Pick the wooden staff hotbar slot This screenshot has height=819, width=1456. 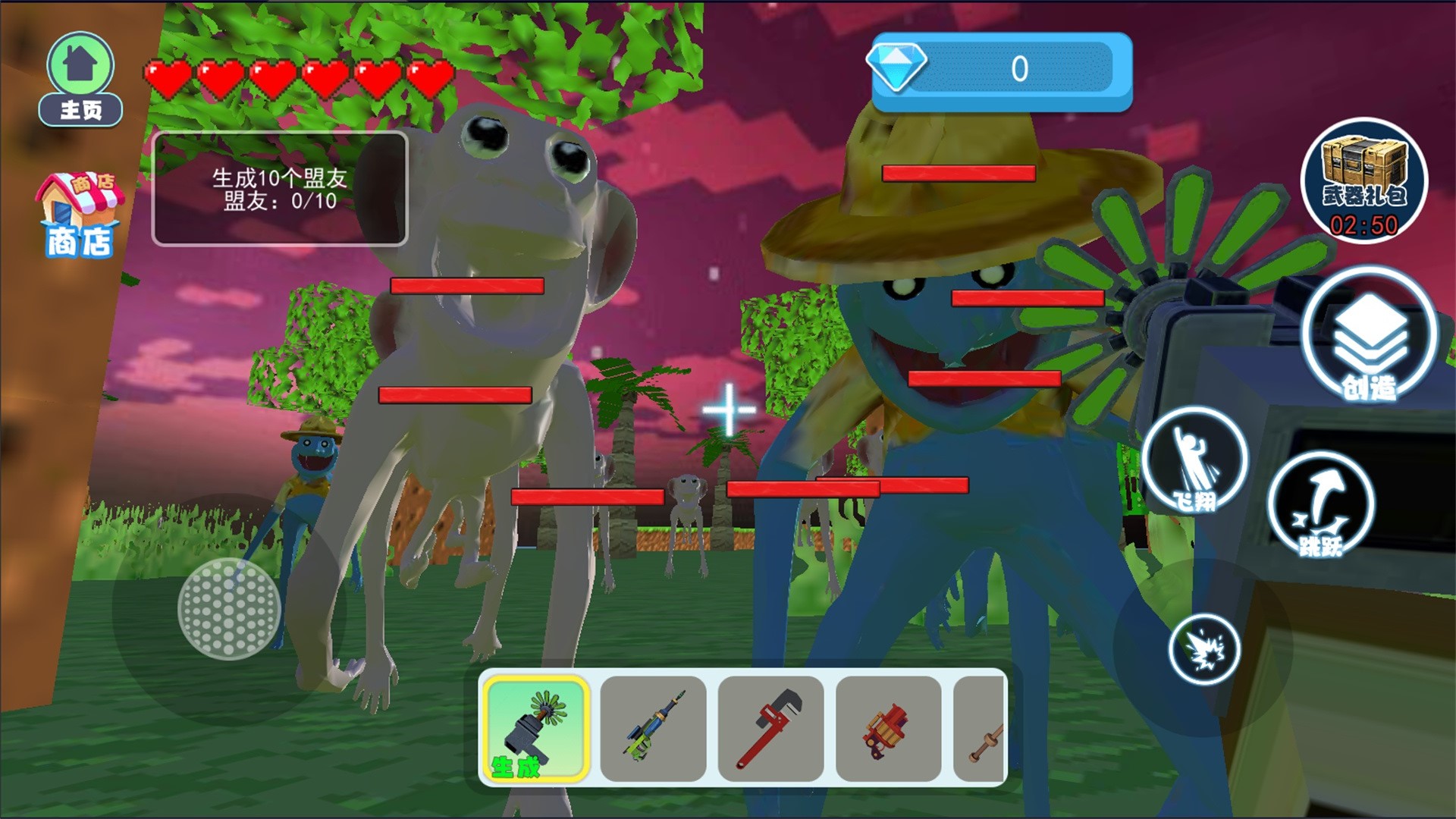[981, 728]
